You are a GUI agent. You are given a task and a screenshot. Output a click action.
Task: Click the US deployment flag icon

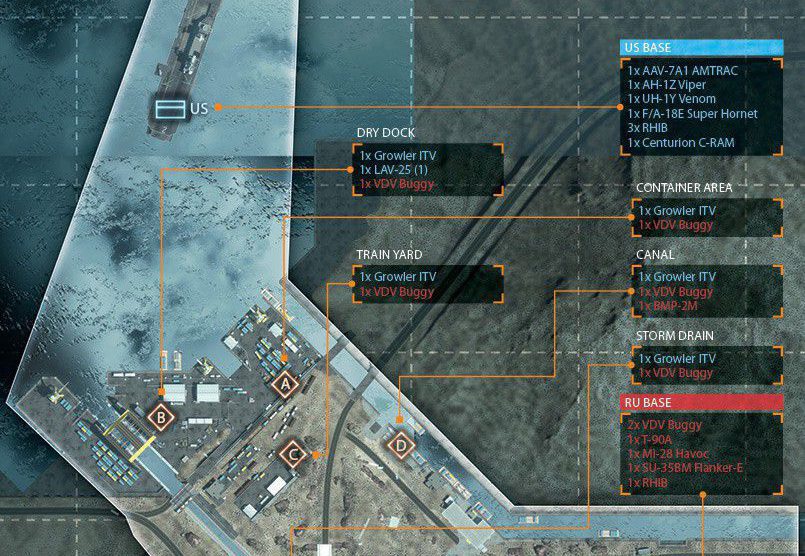coord(168,107)
